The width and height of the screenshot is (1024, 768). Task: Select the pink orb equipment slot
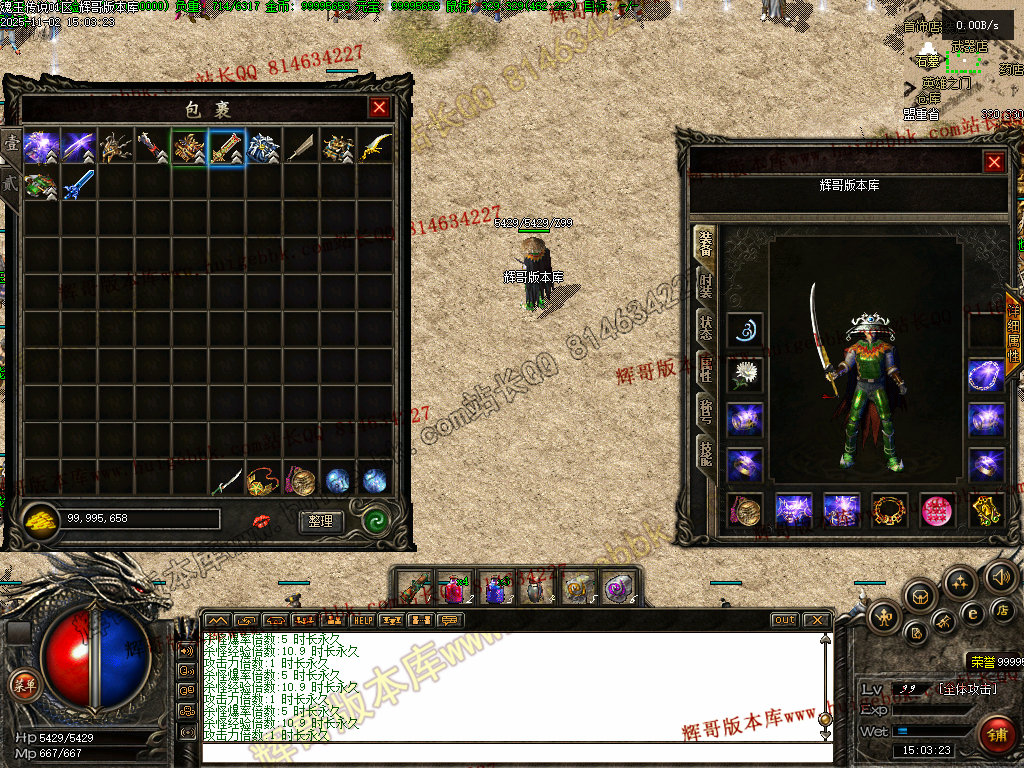point(937,510)
